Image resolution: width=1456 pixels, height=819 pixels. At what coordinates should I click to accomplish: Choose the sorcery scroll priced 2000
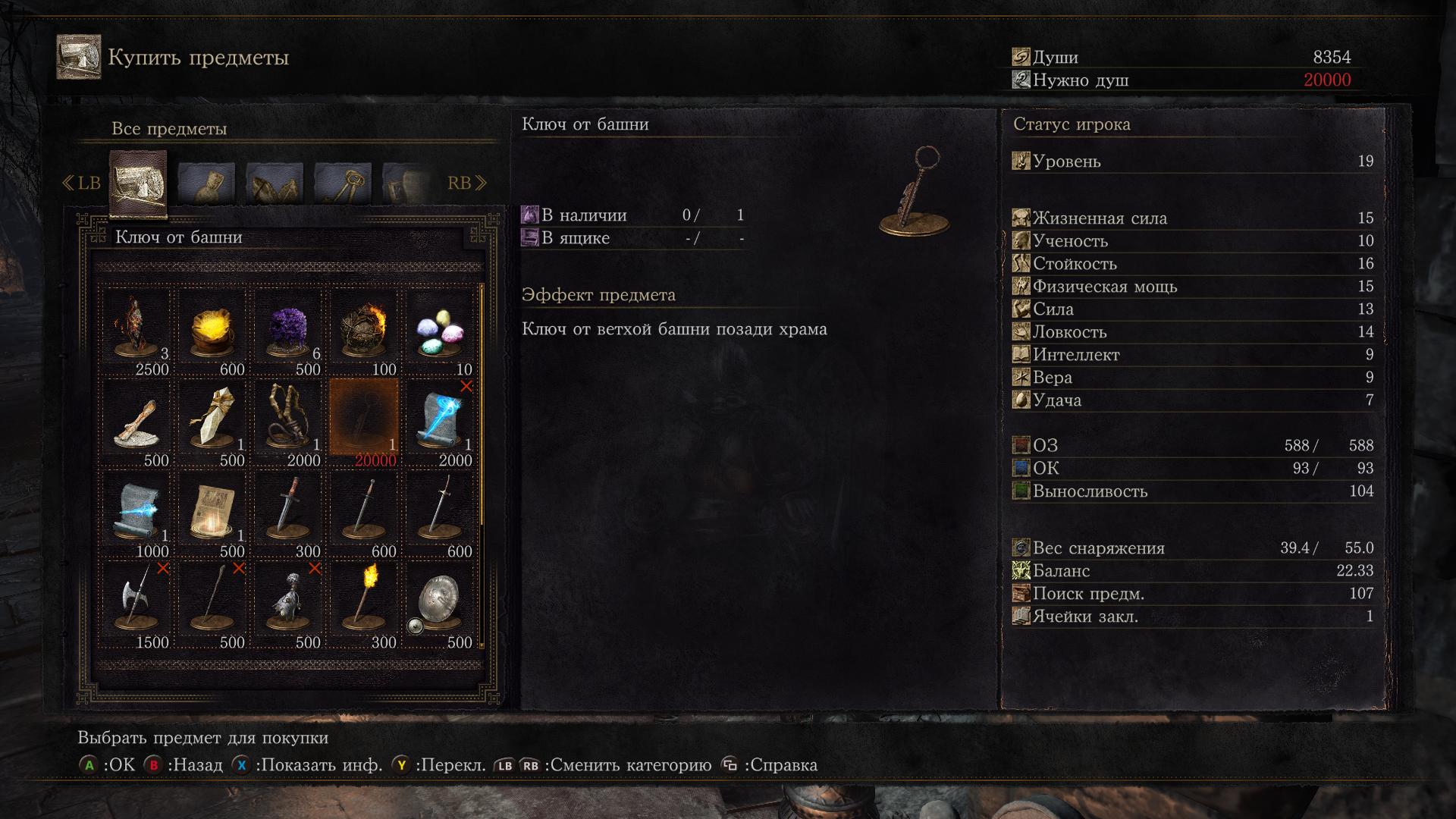click(440, 422)
